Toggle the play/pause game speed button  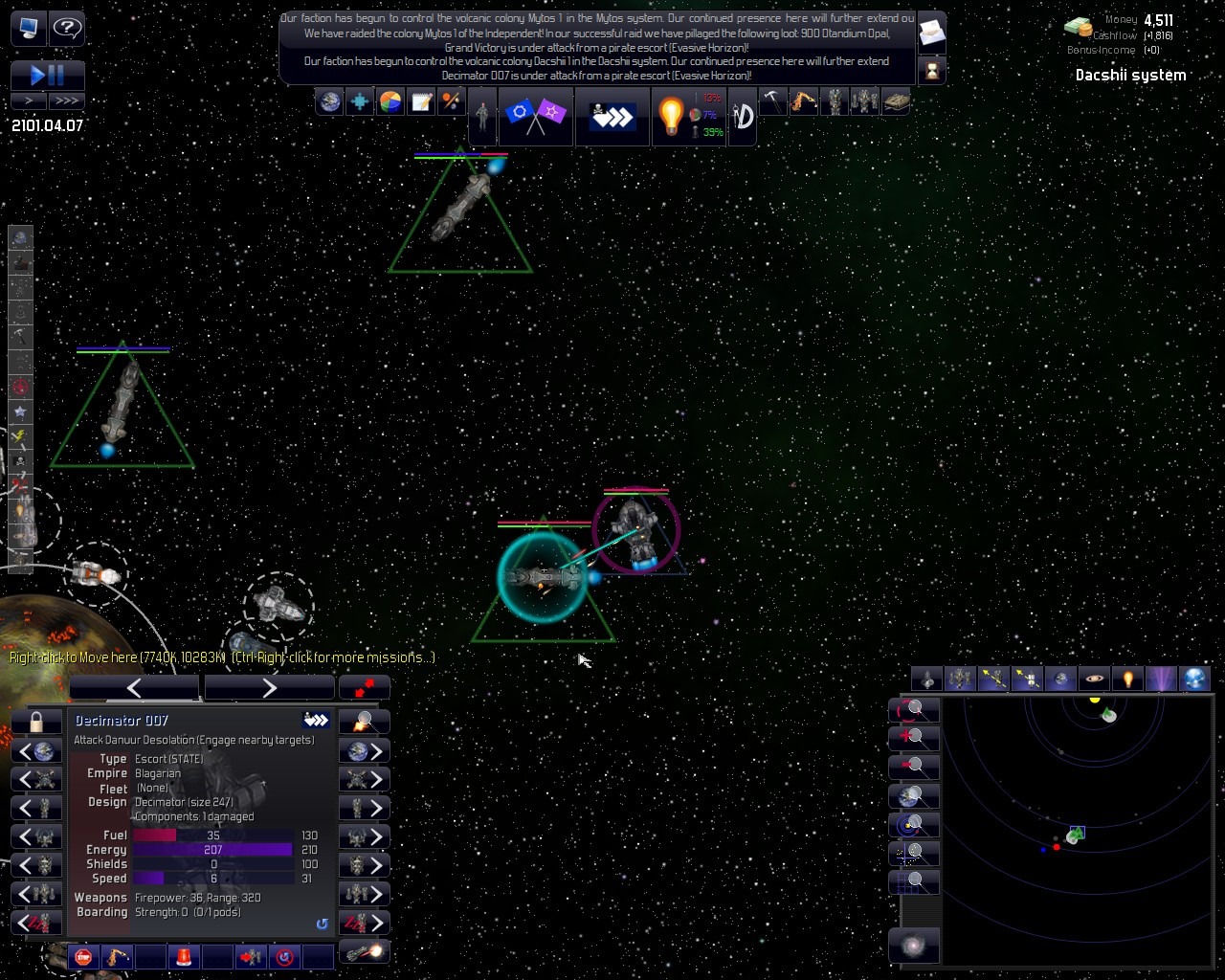tap(48, 75)
